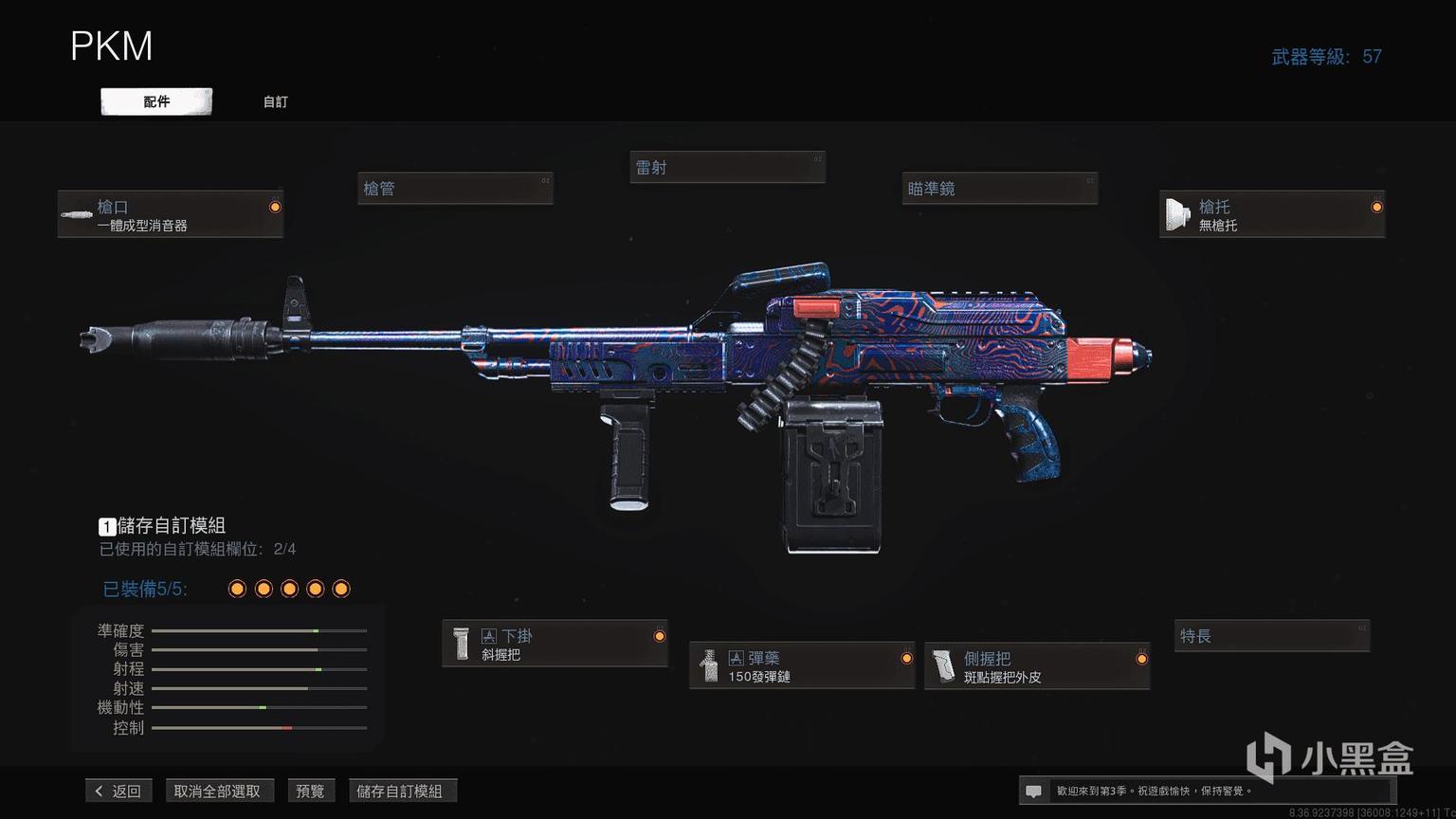Open the 下掛 underbarrel slot
This screenshot has height=819, width=1456.
[555, 644]
